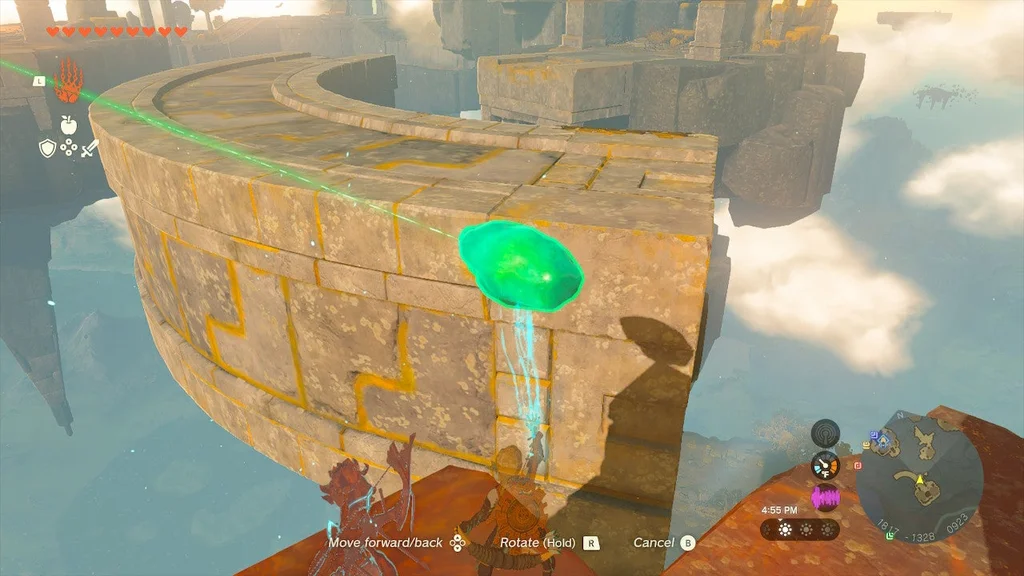
Task: Click the four-dot directional pad icon
Action: tap(68, 149)
